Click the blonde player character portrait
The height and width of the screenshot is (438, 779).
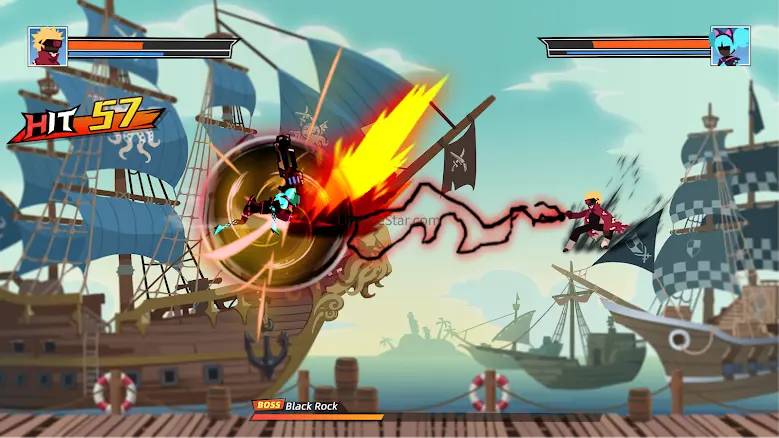pos(48,46)
